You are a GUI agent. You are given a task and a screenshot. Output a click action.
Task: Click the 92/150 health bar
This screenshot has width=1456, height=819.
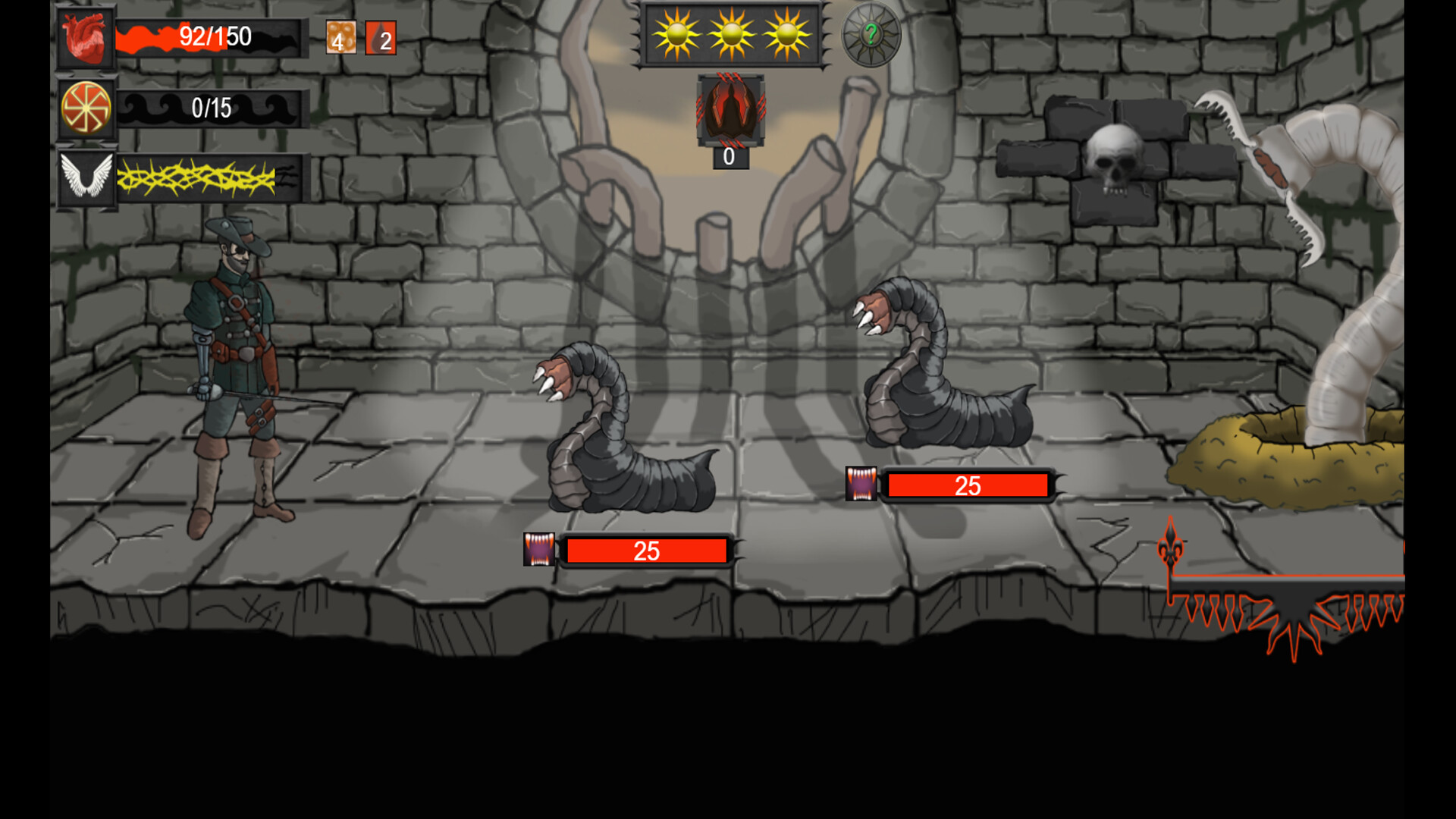point(212,36)
